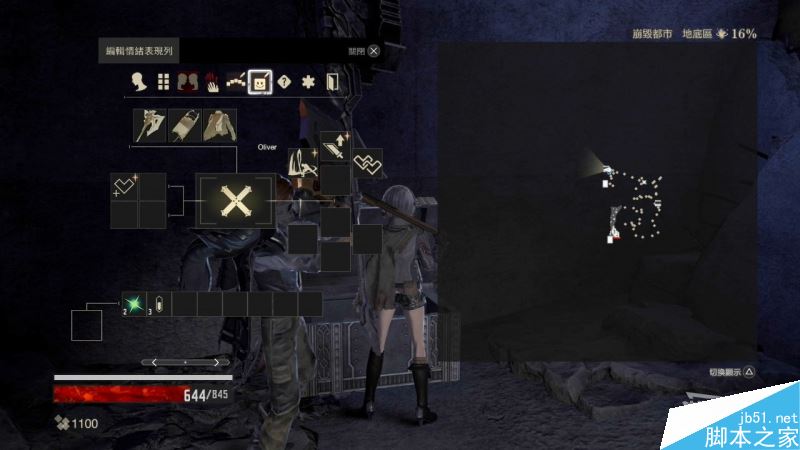Switch to the grid dots tab
The width and height of the screenshot is (800, 450).
pos(163,82)
